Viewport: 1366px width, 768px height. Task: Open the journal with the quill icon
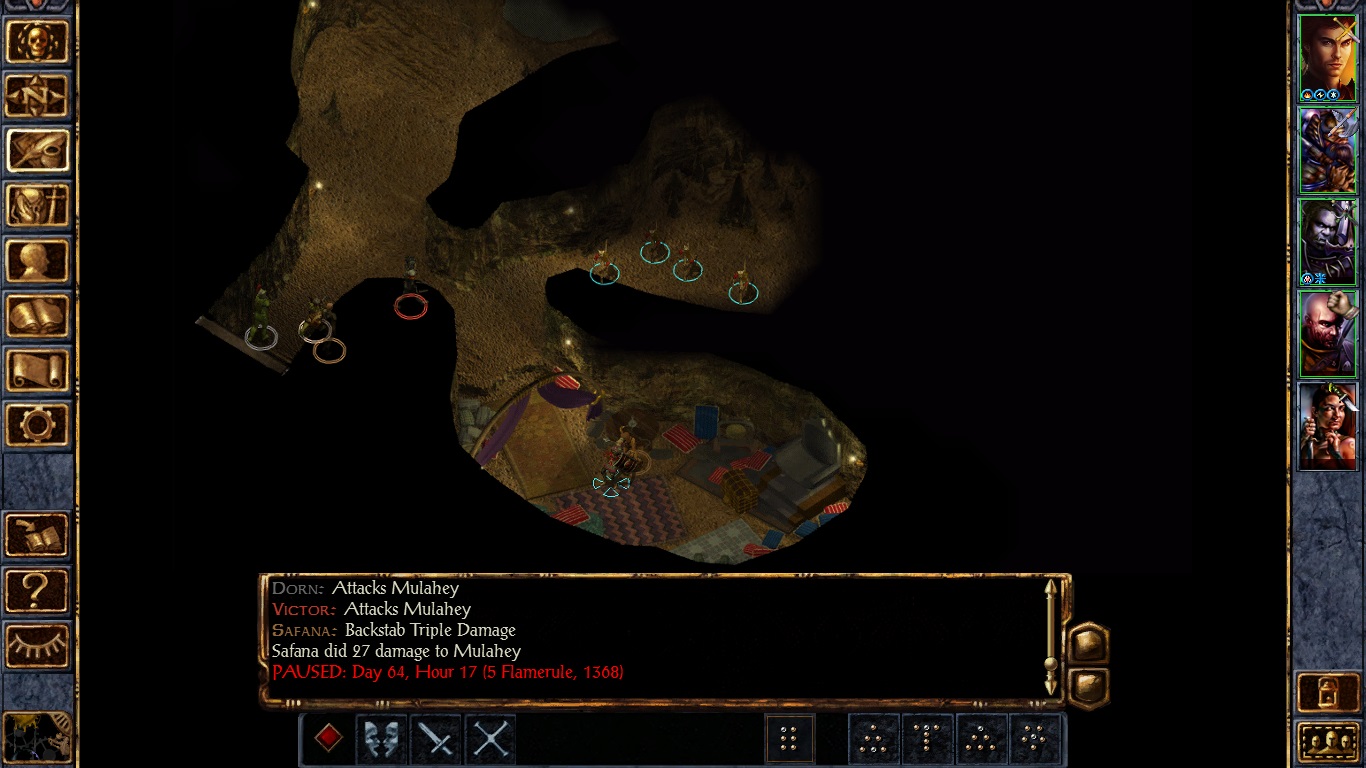38,151
